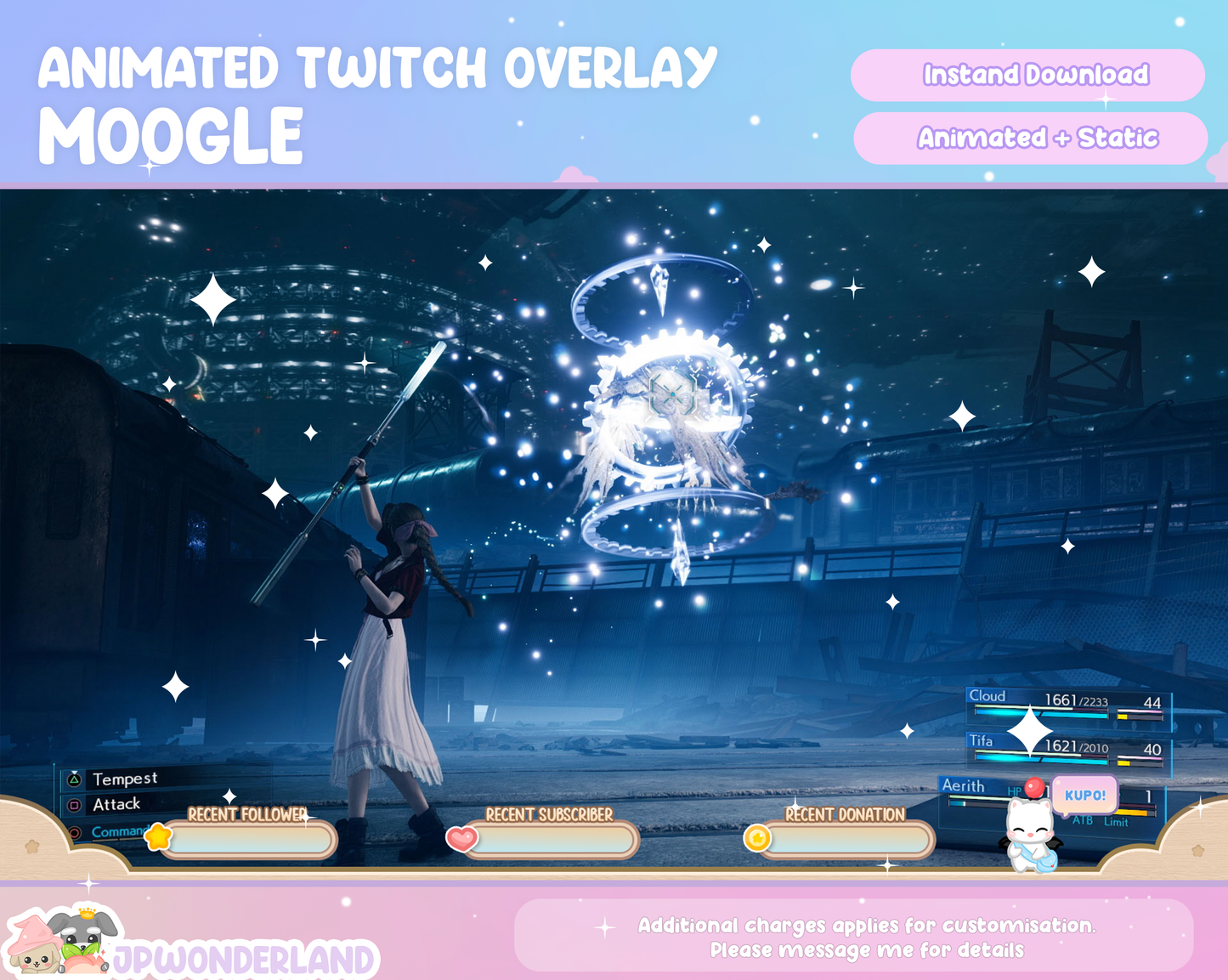Choose Attack from the battle command menu
Screen dimensions: 1228x980
pyautogui.click(x=117, y=803)
